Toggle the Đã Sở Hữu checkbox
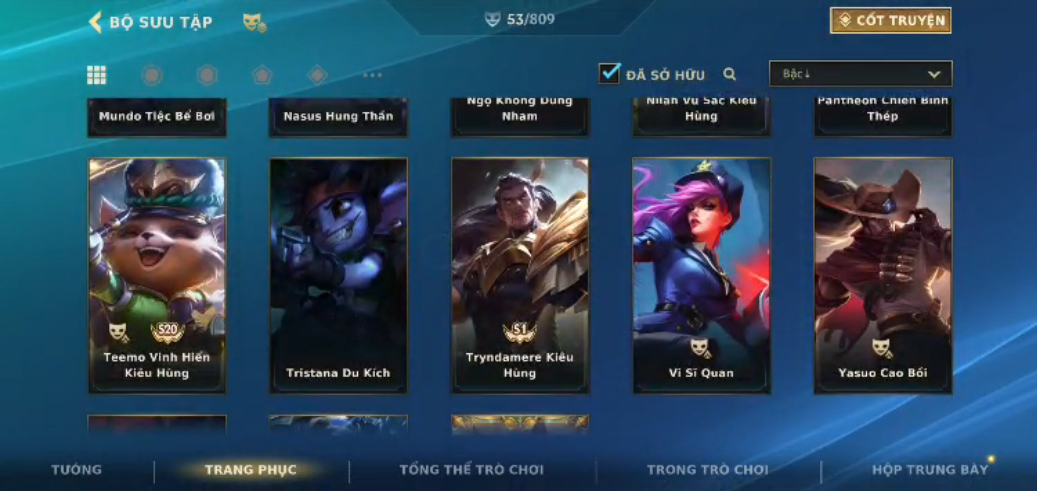 [x=609, y=74]
